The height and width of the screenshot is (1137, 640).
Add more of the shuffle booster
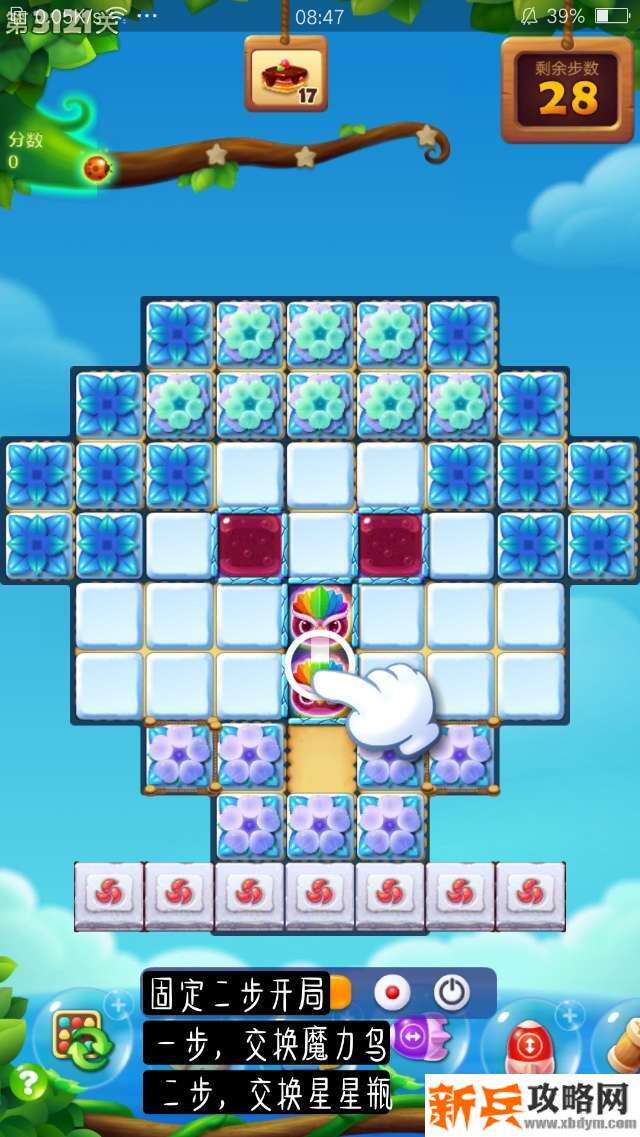(117, 1003)
